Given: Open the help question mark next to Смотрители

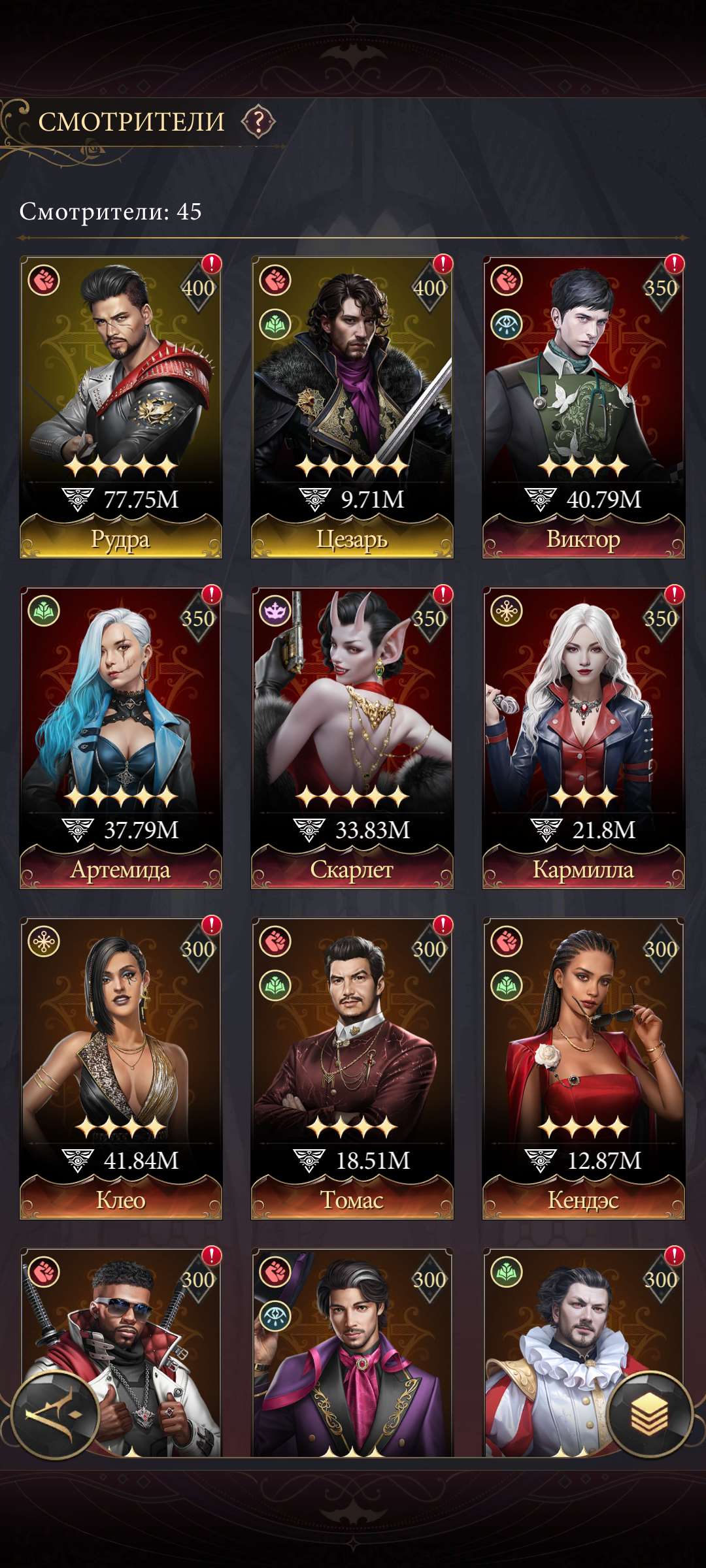Looking at the screenshot, I should pyautogui.click(x=258, y=122).
